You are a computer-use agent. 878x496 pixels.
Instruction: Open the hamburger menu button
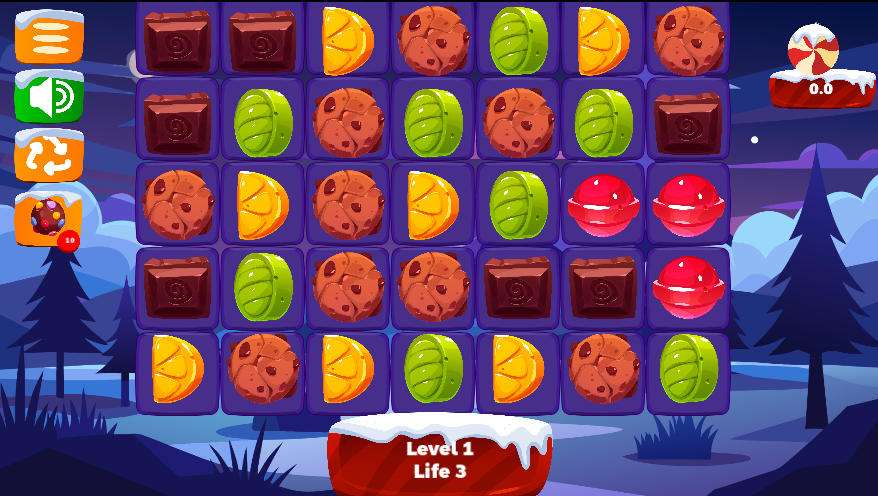pyautogui.click(x=49, y=37)
